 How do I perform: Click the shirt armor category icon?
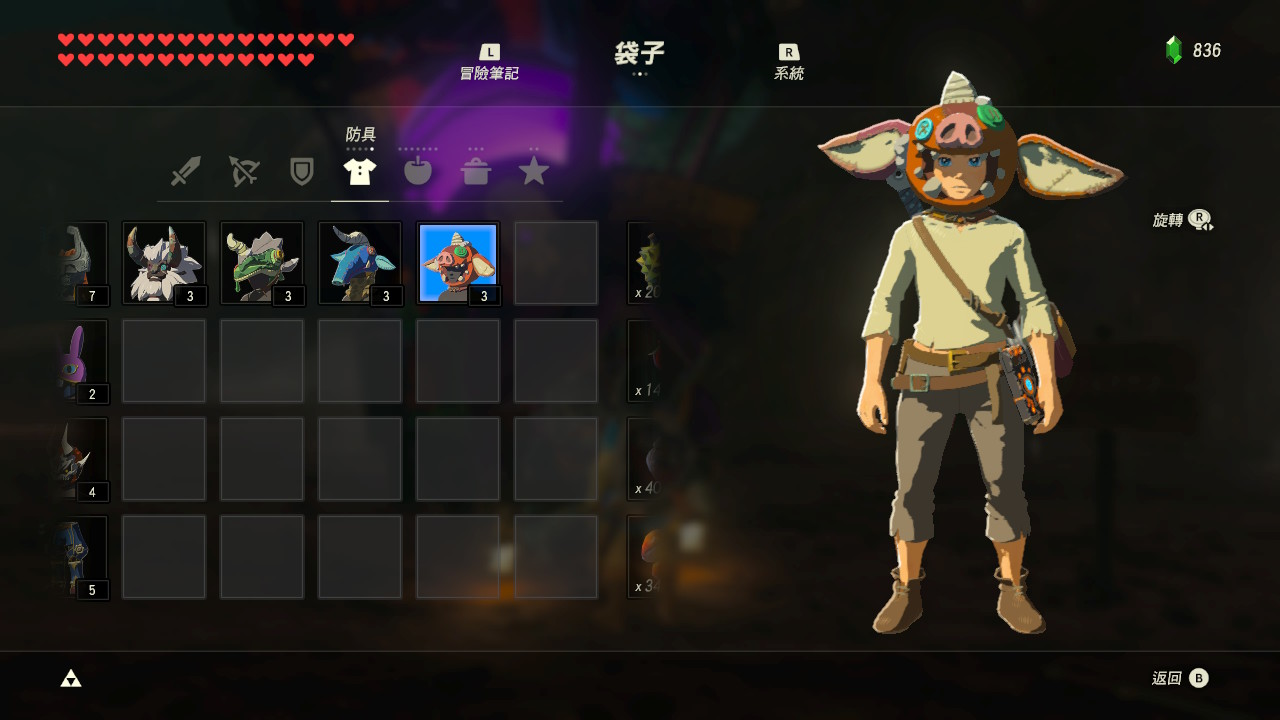click(x=360, y=170)
